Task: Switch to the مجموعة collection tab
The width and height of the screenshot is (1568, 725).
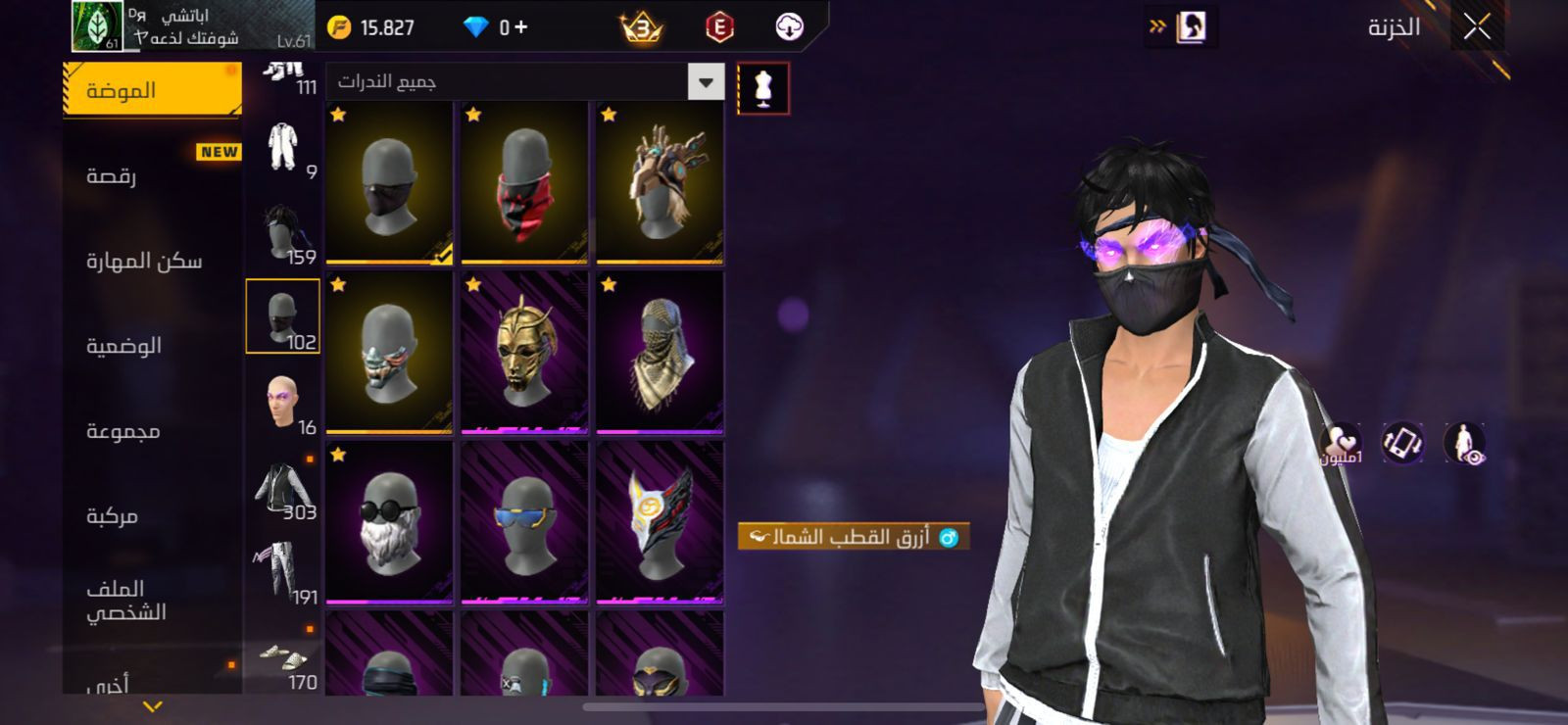Action: [123, 431]
